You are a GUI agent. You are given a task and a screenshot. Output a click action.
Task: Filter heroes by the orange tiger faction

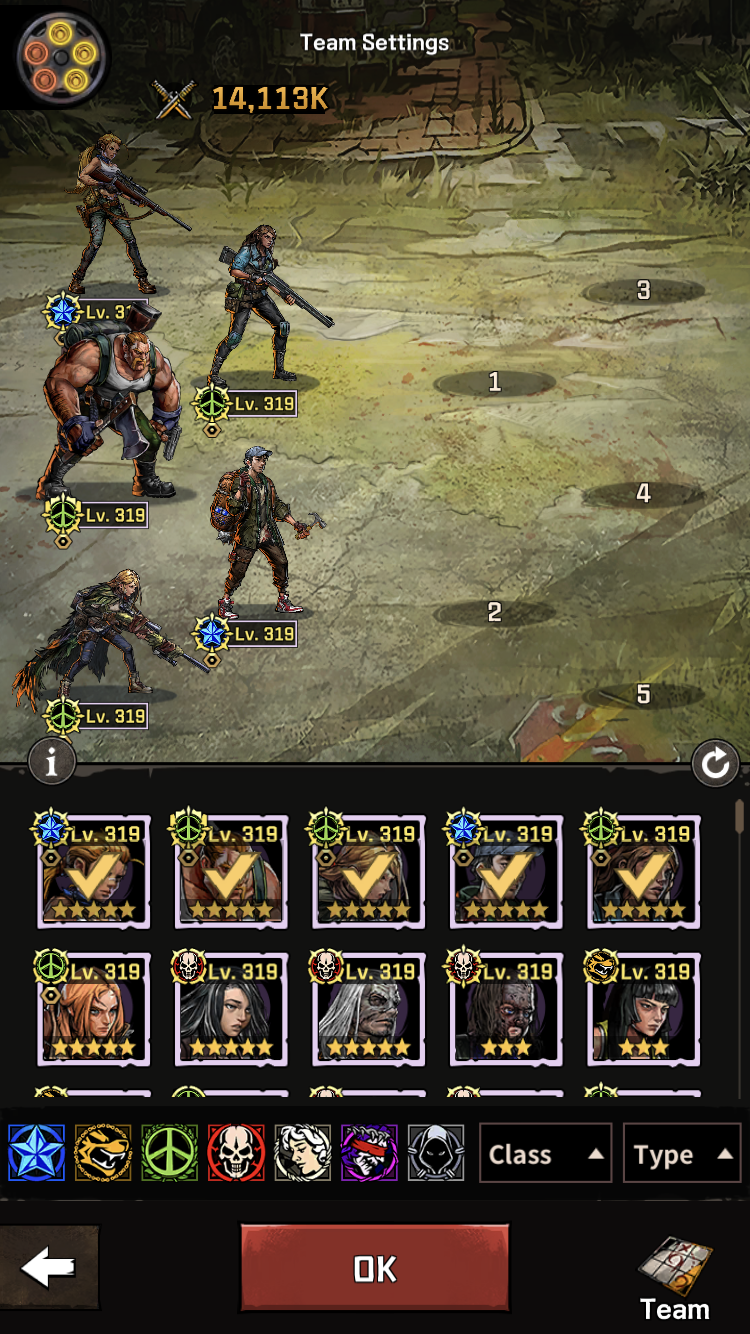pos(103,1153)
